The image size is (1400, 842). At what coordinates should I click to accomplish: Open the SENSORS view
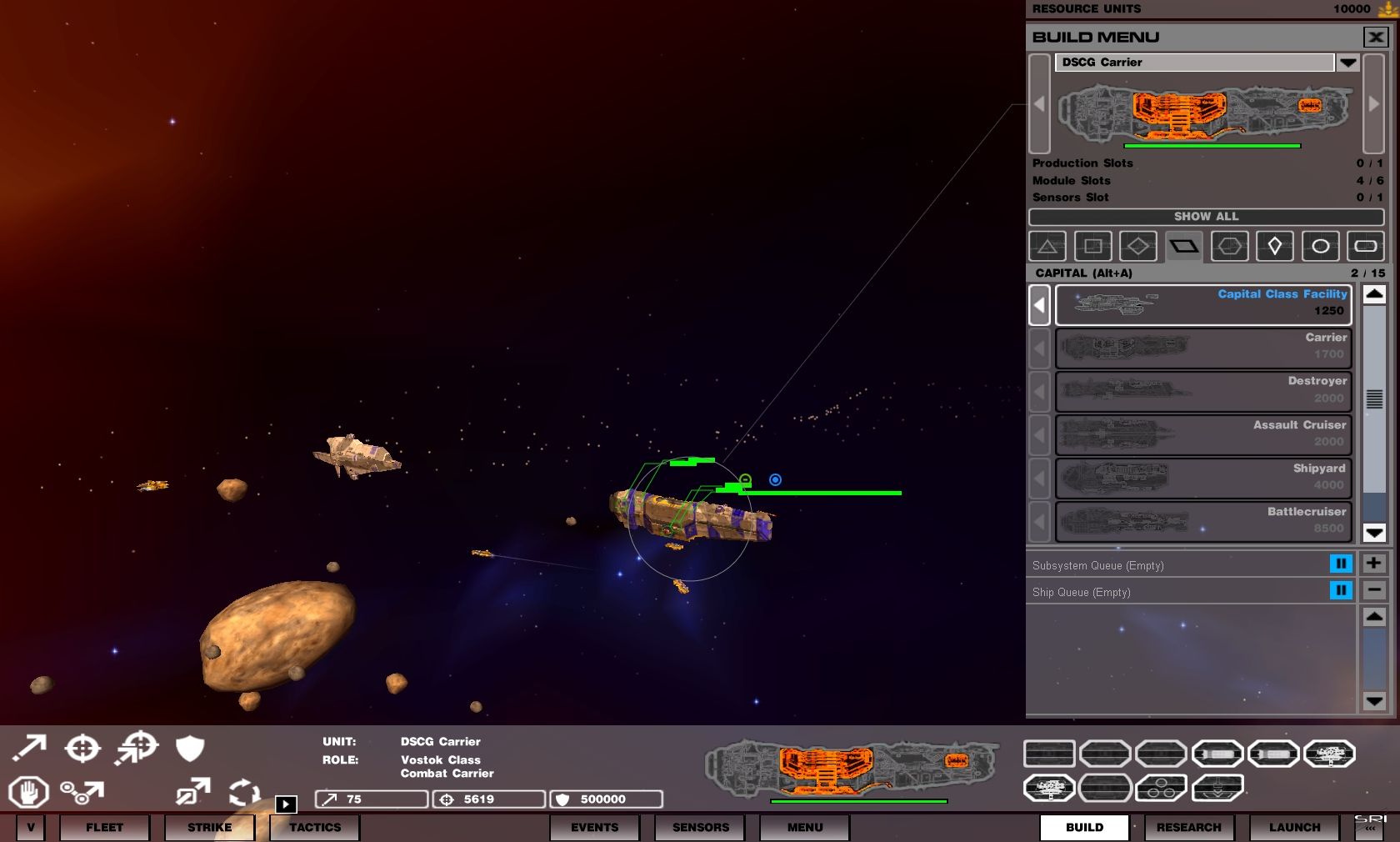coord(699,827)
